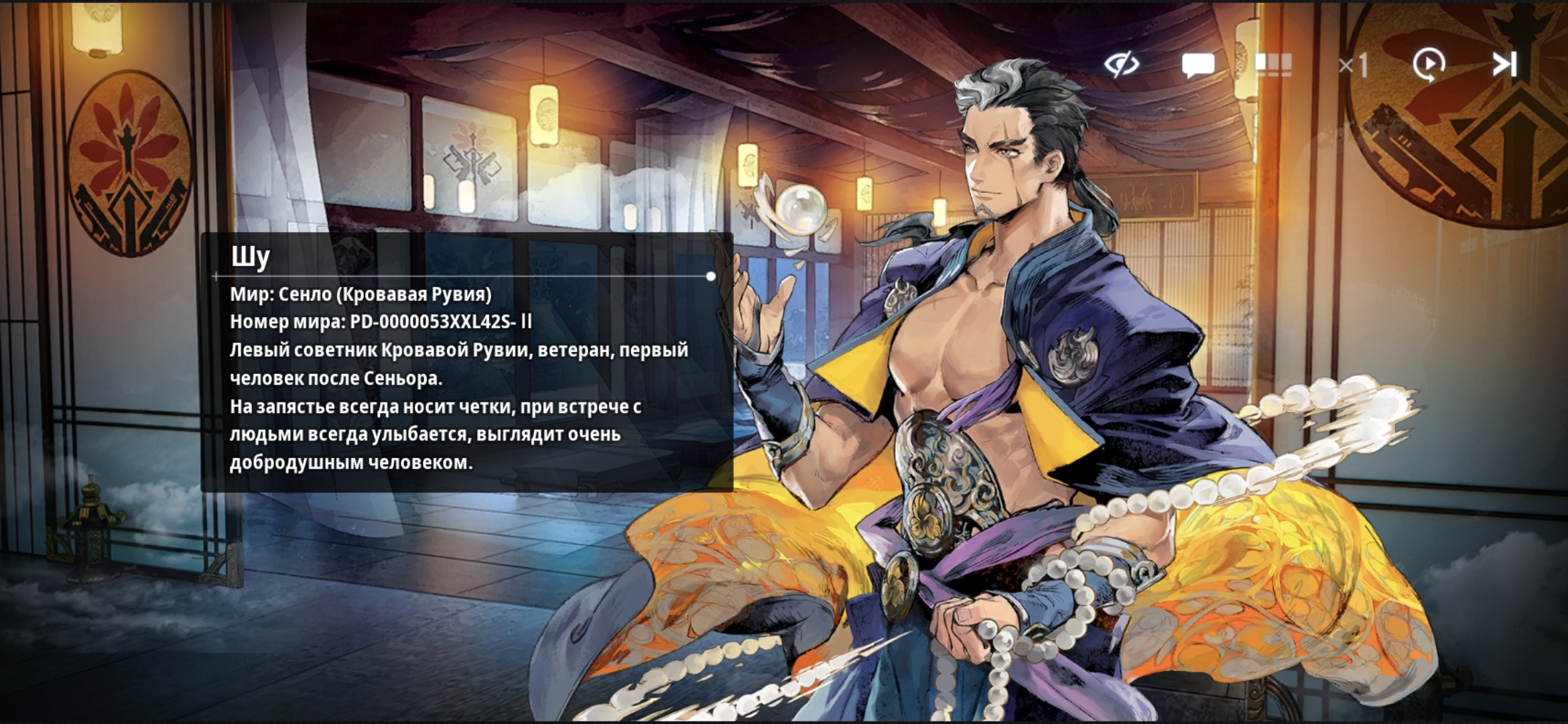Change the x1 playback speed
The image size is (1568, 724).
1353,66
